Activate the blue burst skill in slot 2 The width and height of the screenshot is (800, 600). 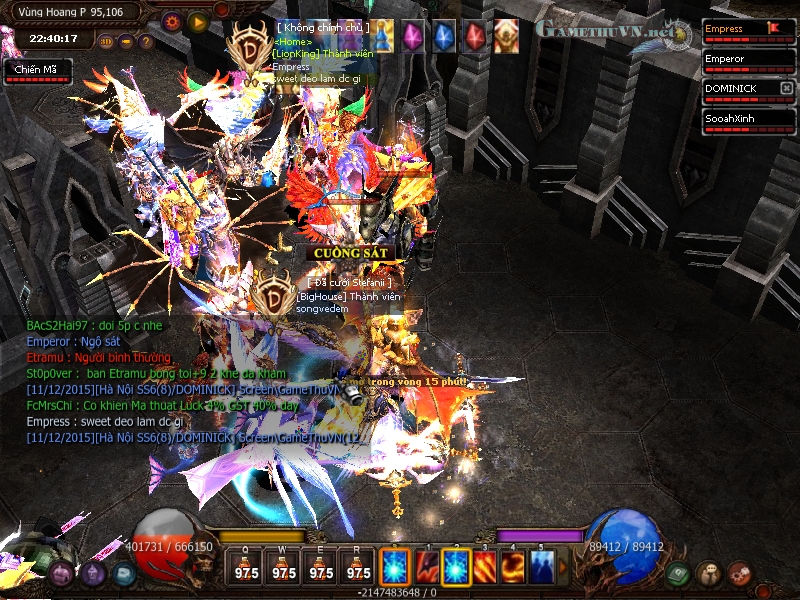point(457,567)
